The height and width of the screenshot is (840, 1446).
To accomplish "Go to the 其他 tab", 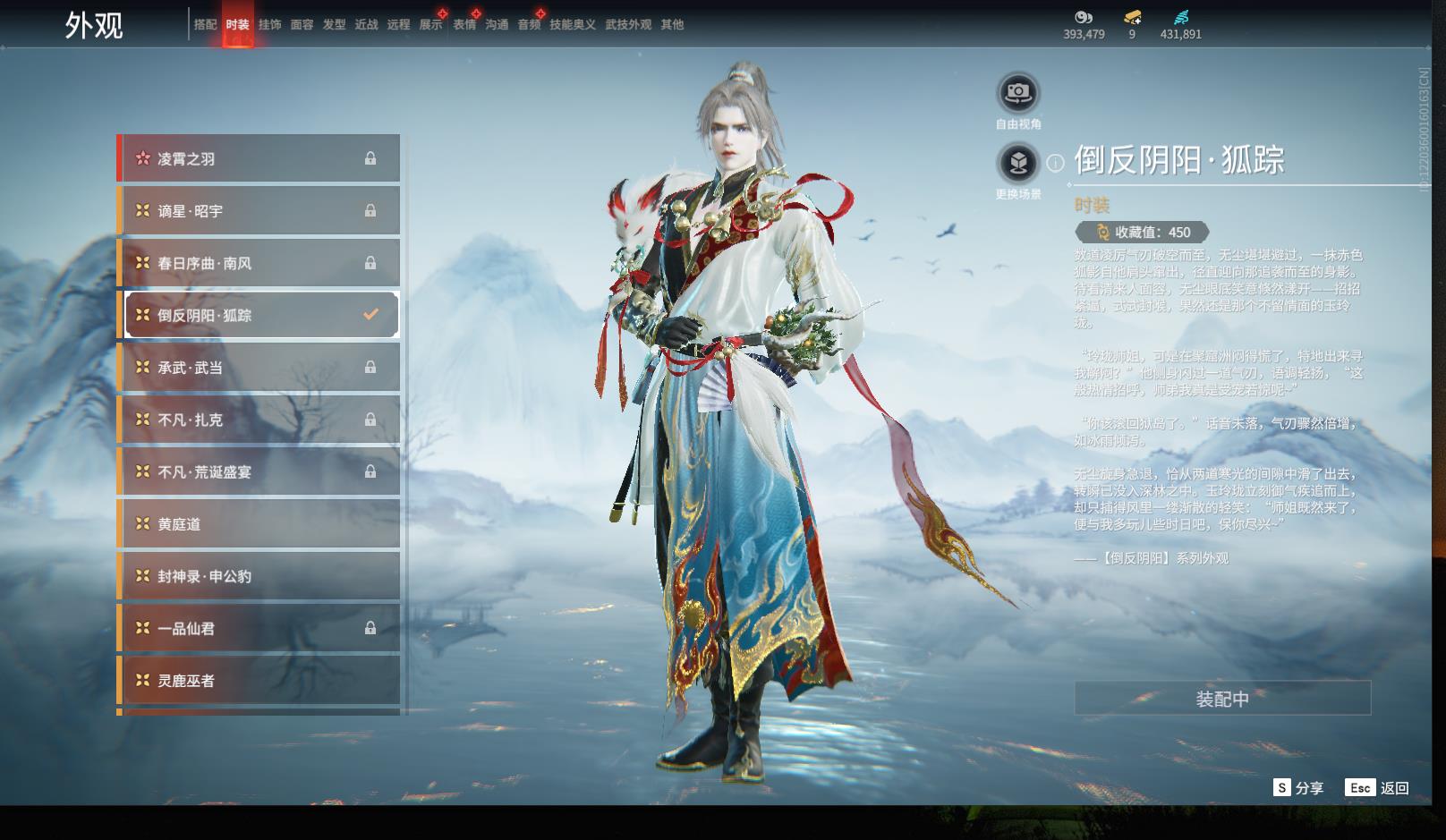I will tap(671, 25).
